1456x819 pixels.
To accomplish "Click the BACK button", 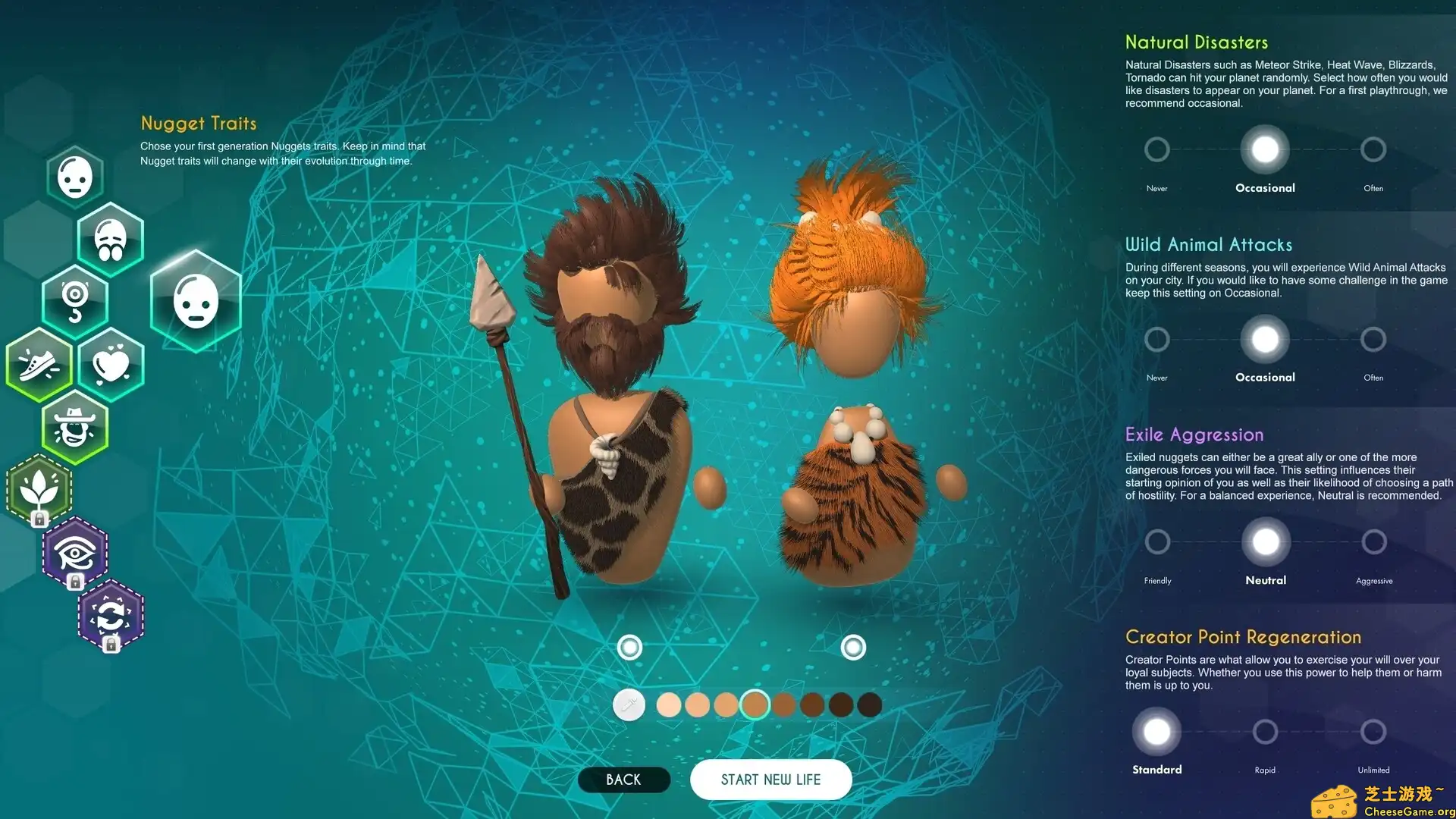I will pyautogui.click(x=623, y=779).
